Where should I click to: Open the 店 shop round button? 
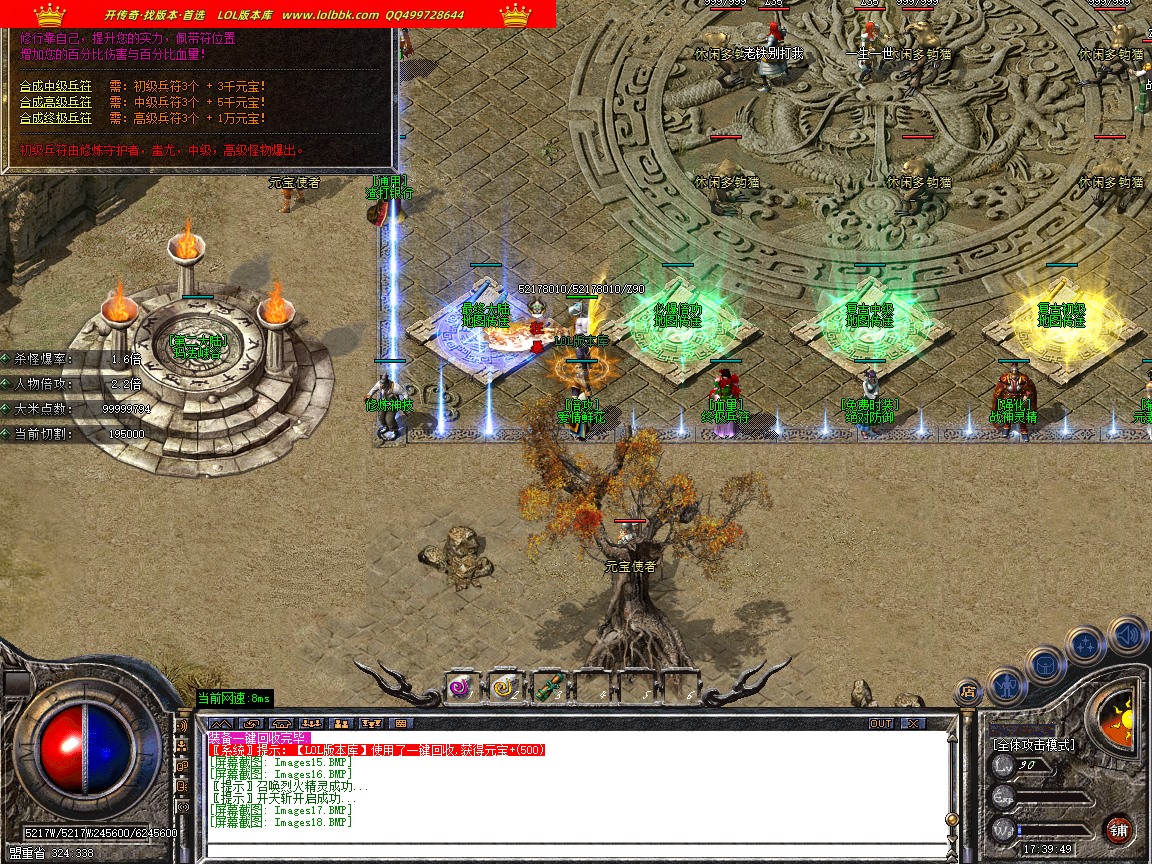click(967, 690)
